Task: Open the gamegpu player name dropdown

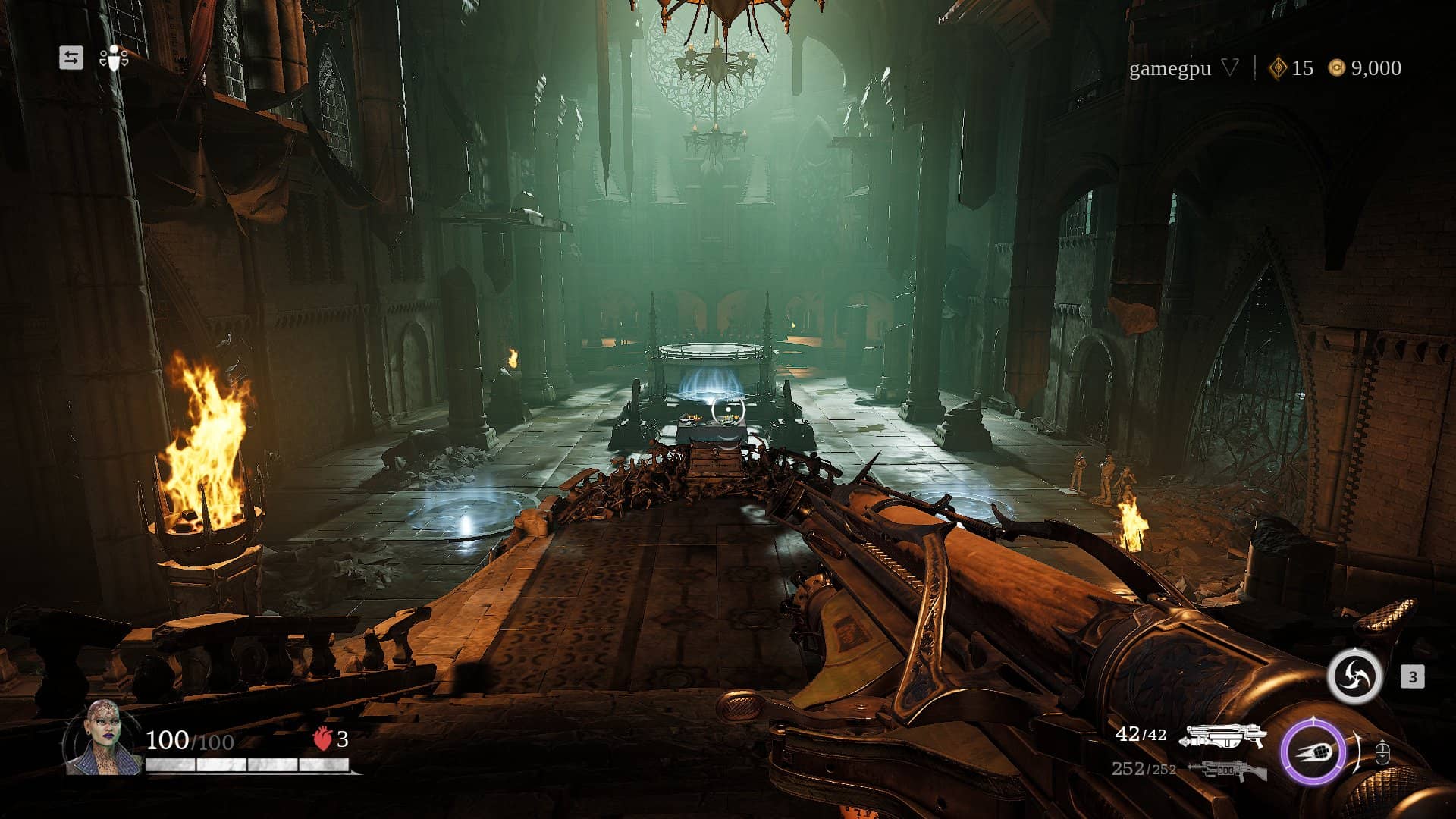Action: (1230, 68)
